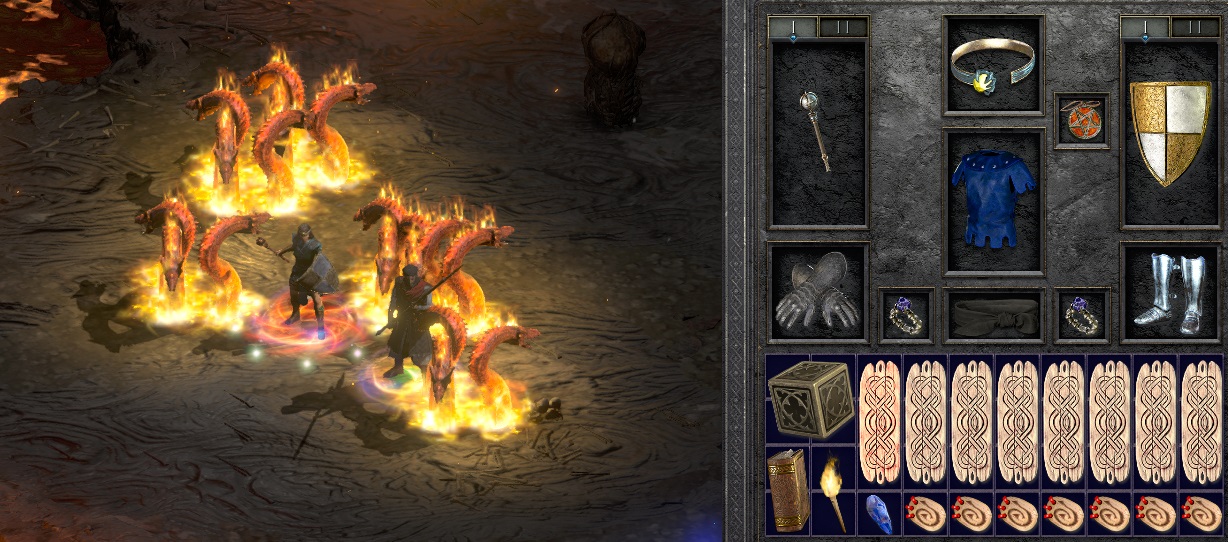Select the black belt slot

click(x=994, y=316)
